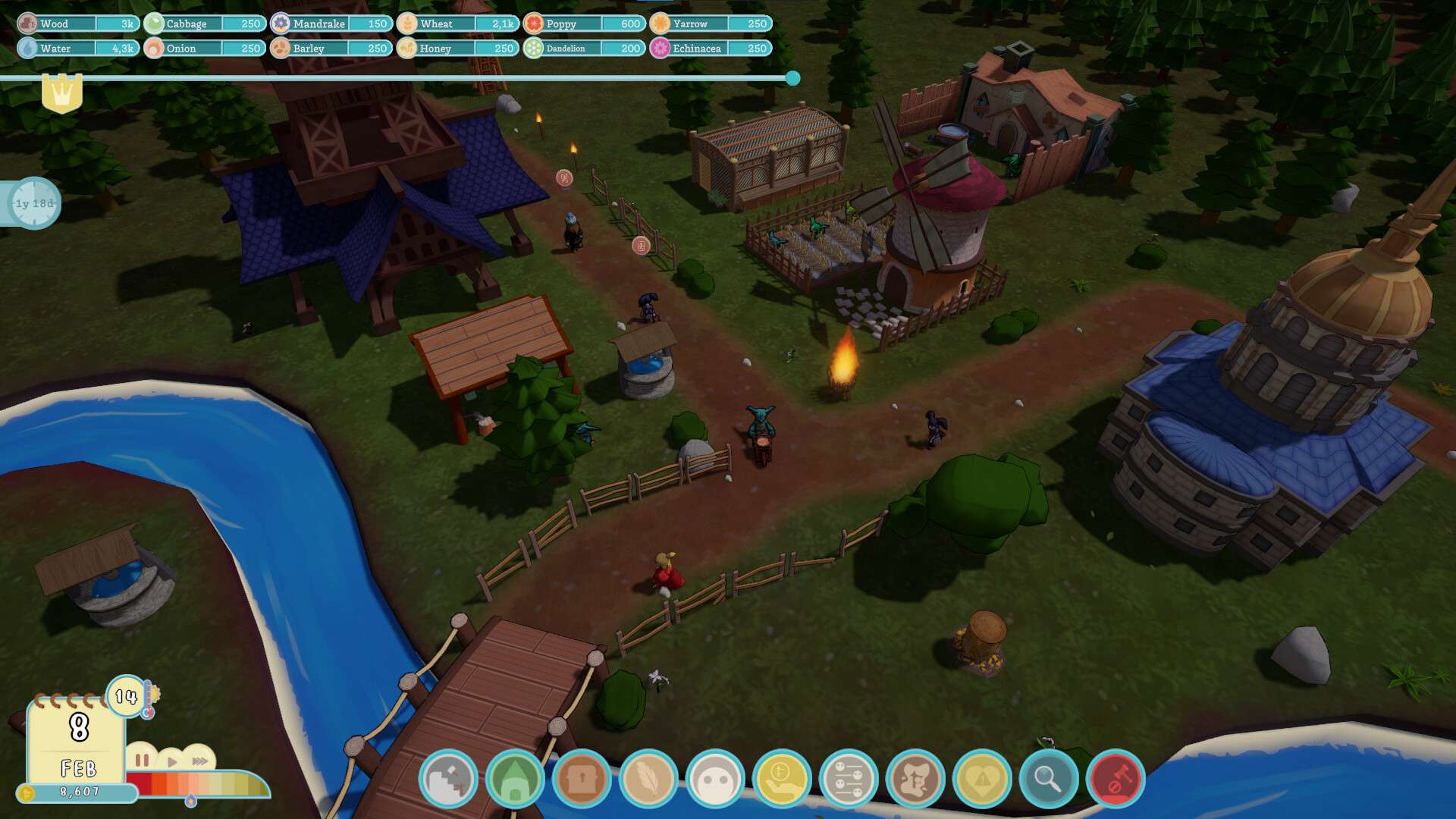Pause the game with the pause button
The width and height of the screenshot is (1456, 819).
pos(142,760)
